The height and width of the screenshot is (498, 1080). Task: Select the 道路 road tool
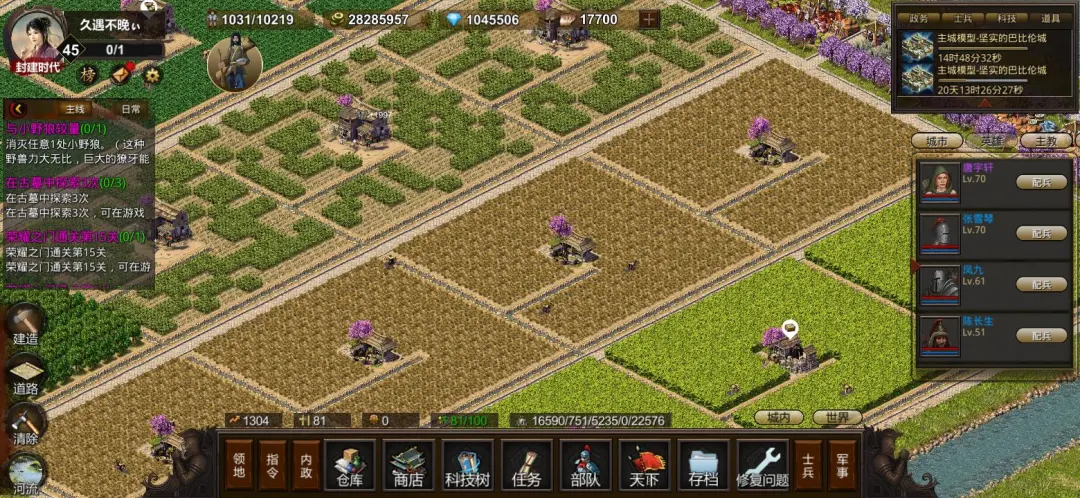[26, 377]
